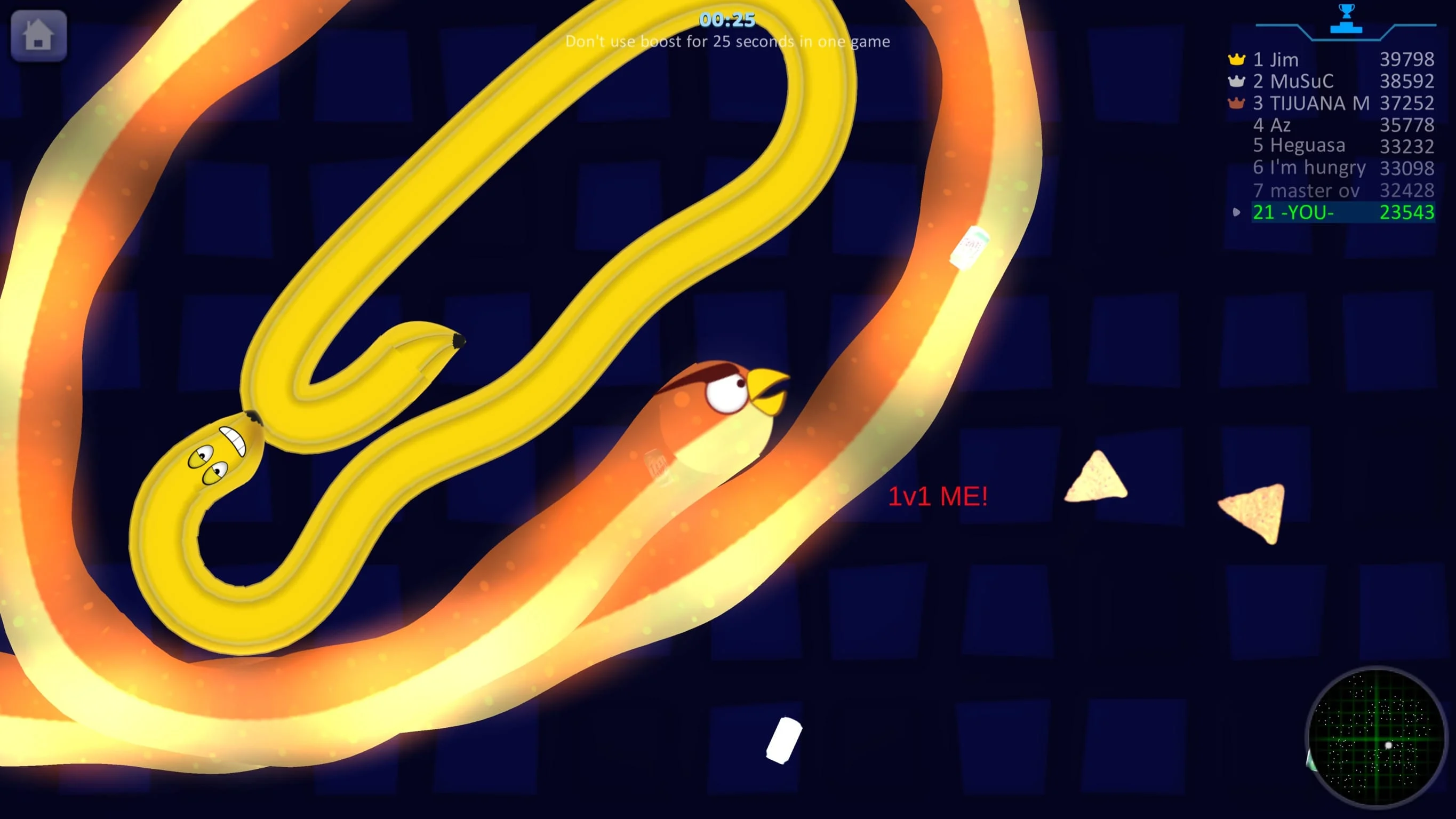The width and height of the screenshot is (1456, 819).
Task: Click the silver crown beside MuSuC
Action: coord(1236,82)
